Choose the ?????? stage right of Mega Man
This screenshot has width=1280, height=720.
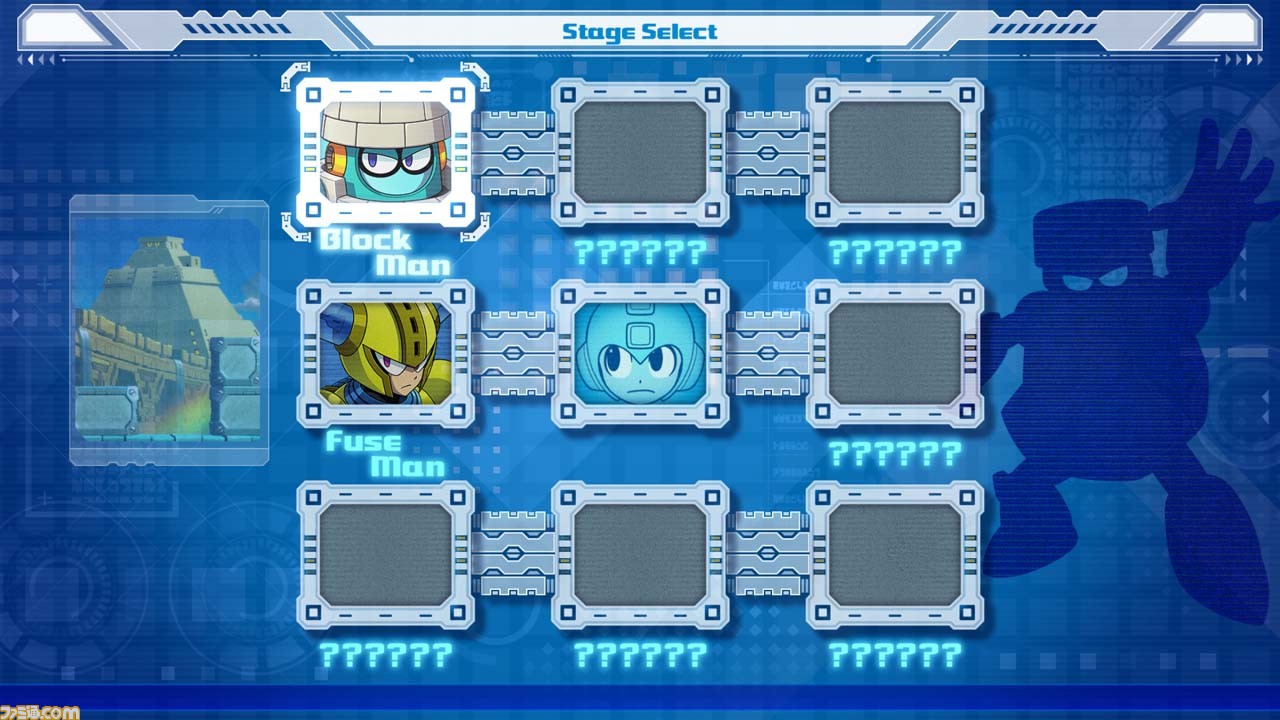893,355
